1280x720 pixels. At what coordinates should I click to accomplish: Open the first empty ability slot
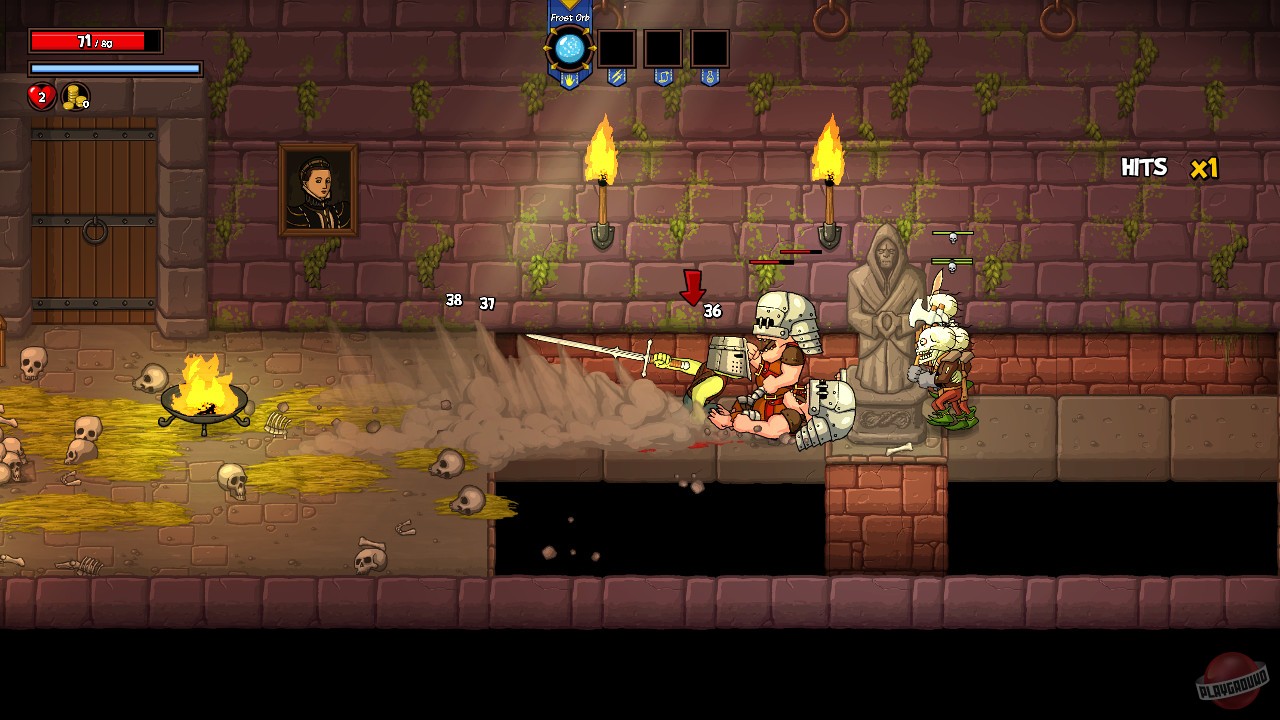[617, 48]
